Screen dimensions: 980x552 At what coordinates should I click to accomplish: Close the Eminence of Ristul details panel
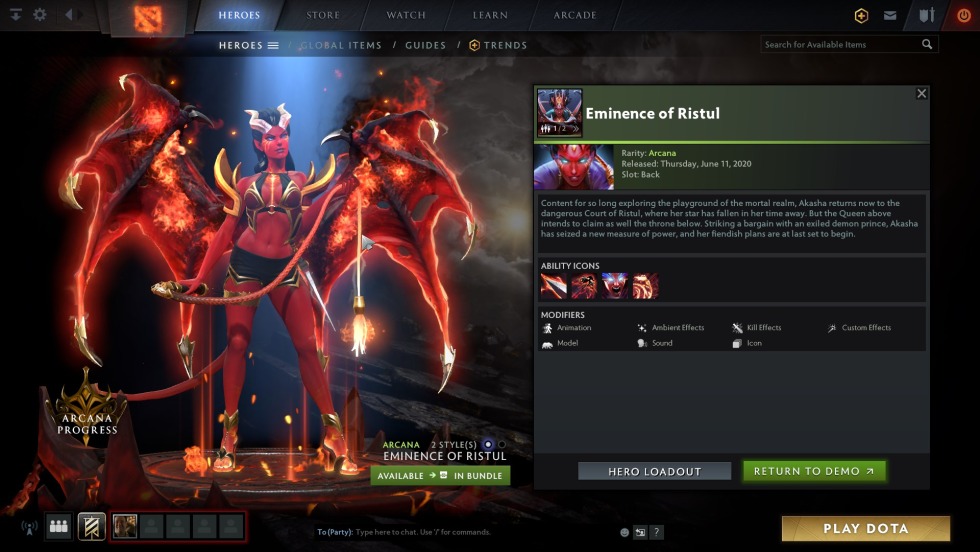pyautogui.click(x=922, y=93)
